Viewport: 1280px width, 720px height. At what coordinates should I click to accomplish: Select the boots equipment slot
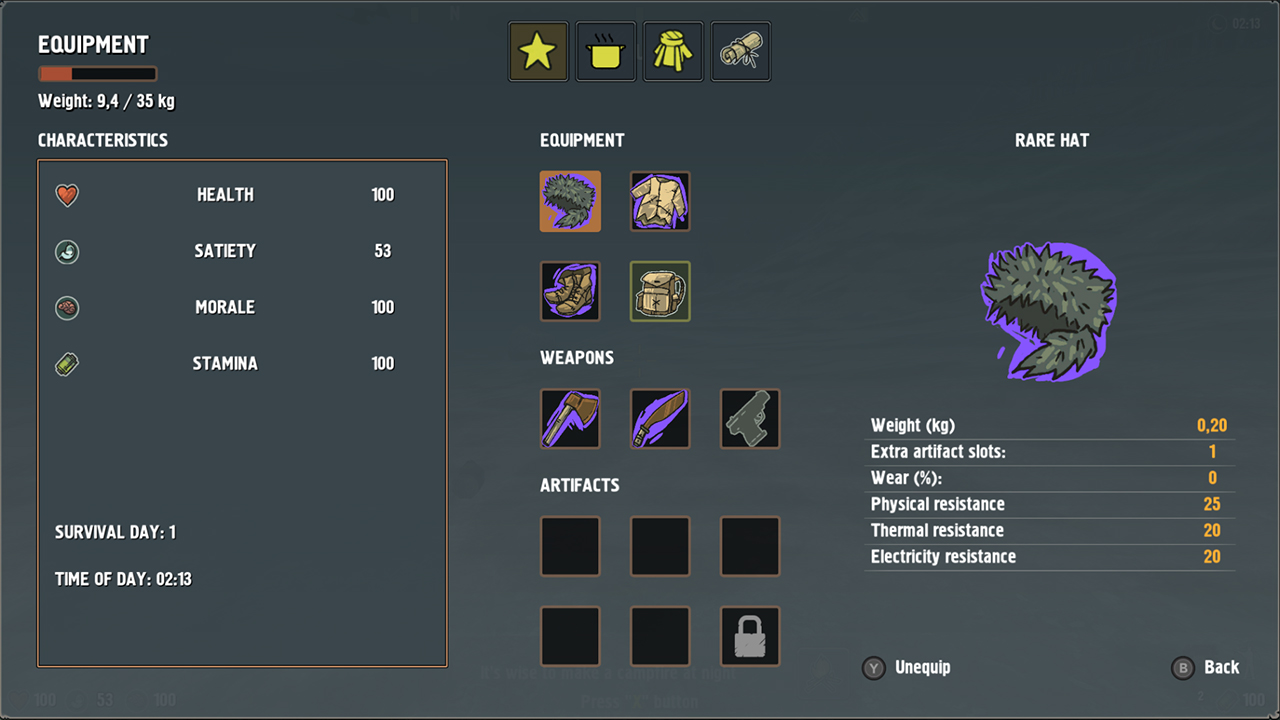click(570, 291)
